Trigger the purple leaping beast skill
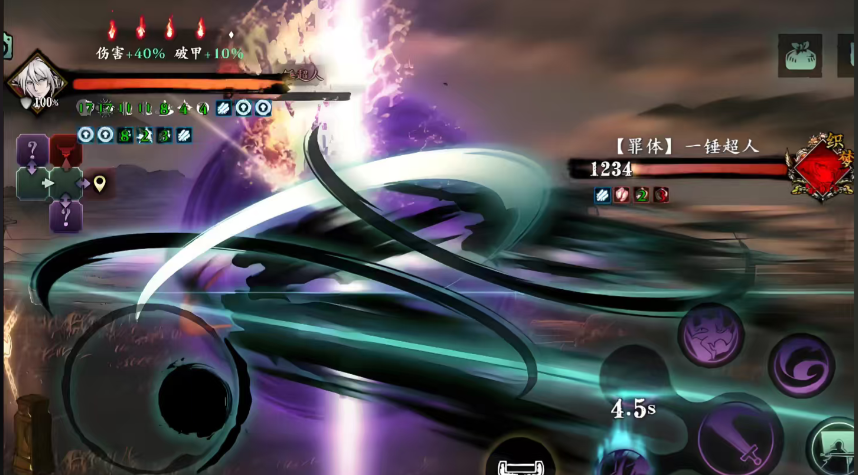 click(710, 336)
